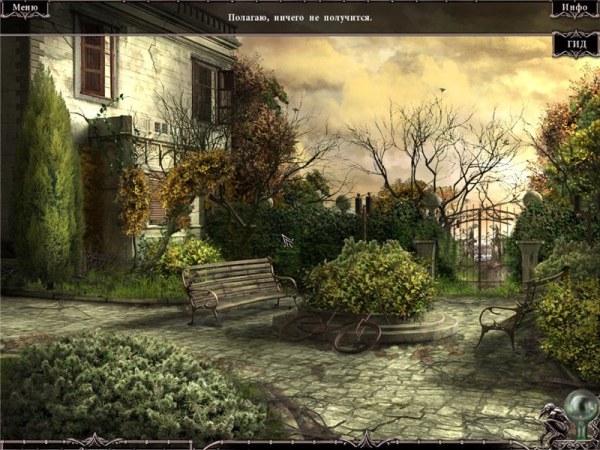Open the Меню button
This screenshot has width=600, height=450.
pyautogui.click(x=24, y=9)
